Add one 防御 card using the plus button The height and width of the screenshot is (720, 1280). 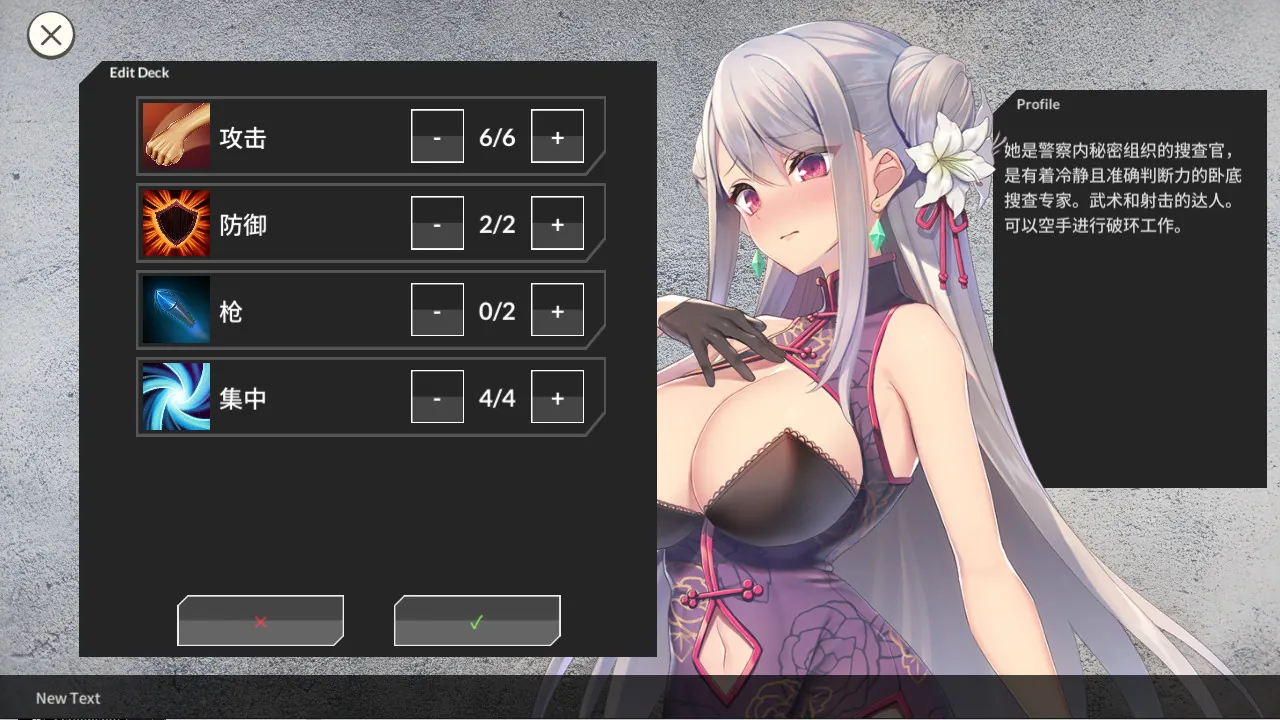(557, 223)
